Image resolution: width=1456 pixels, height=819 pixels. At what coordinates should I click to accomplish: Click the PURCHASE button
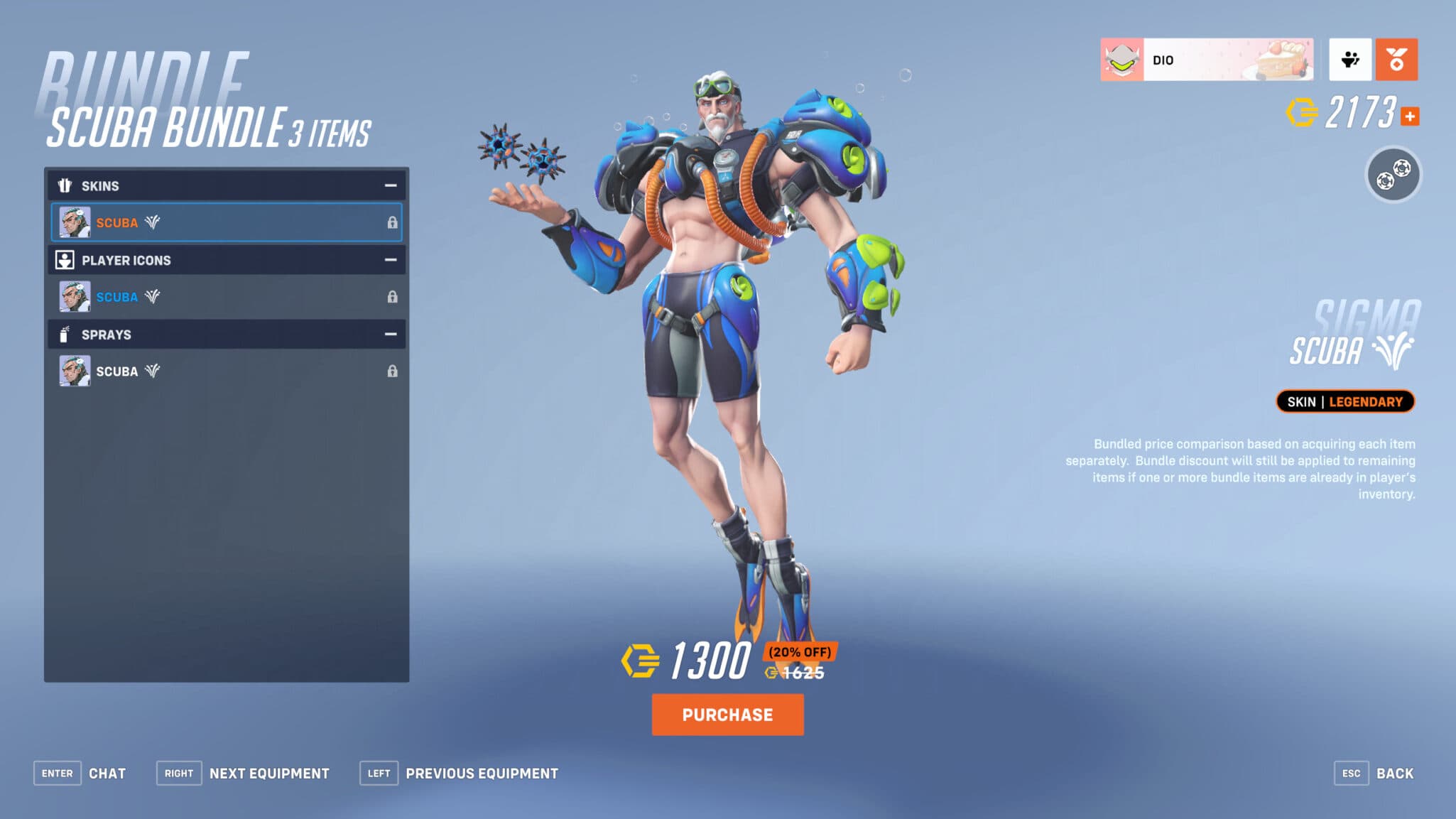click(727, 715)
